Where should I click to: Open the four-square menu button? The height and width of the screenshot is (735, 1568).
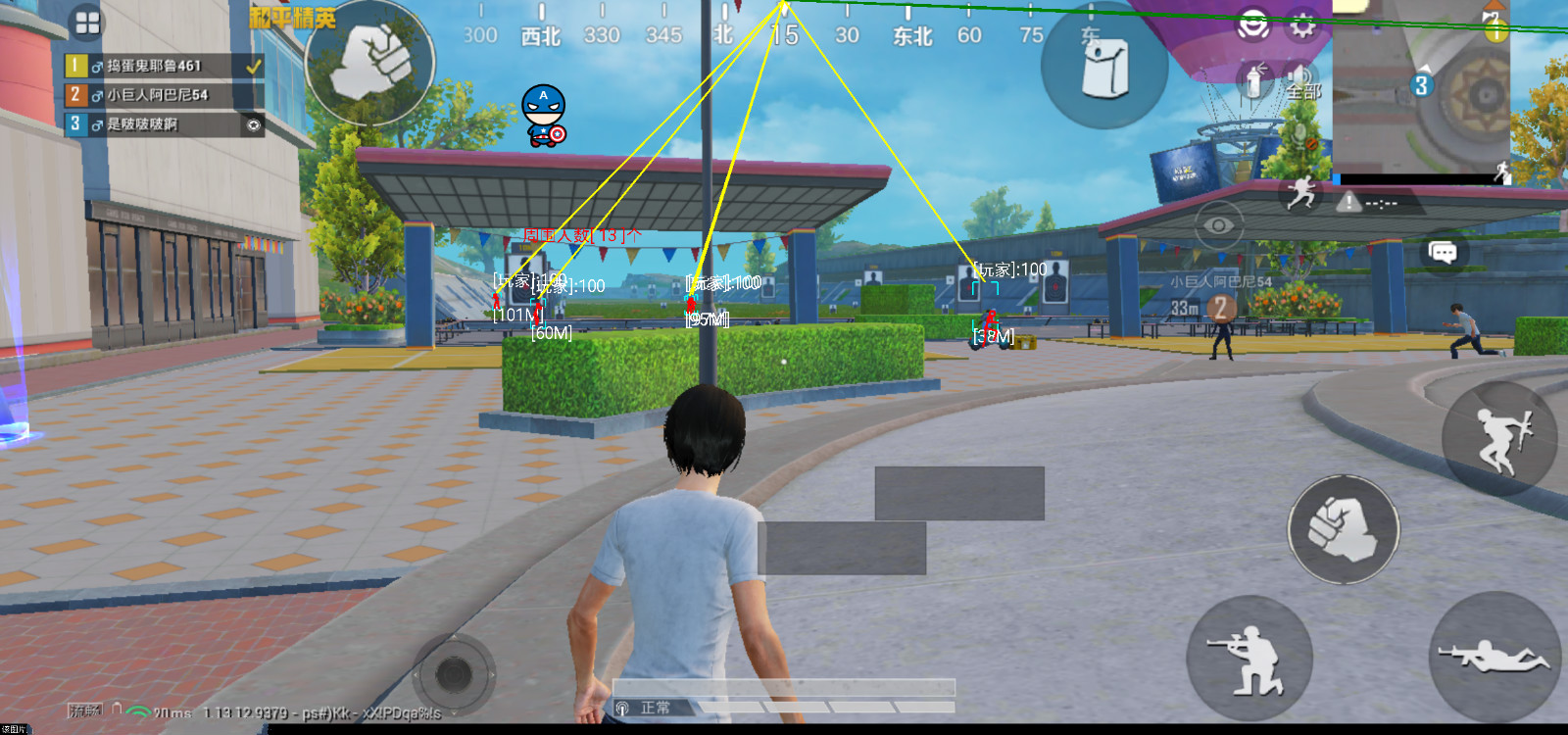pos(87,23)
